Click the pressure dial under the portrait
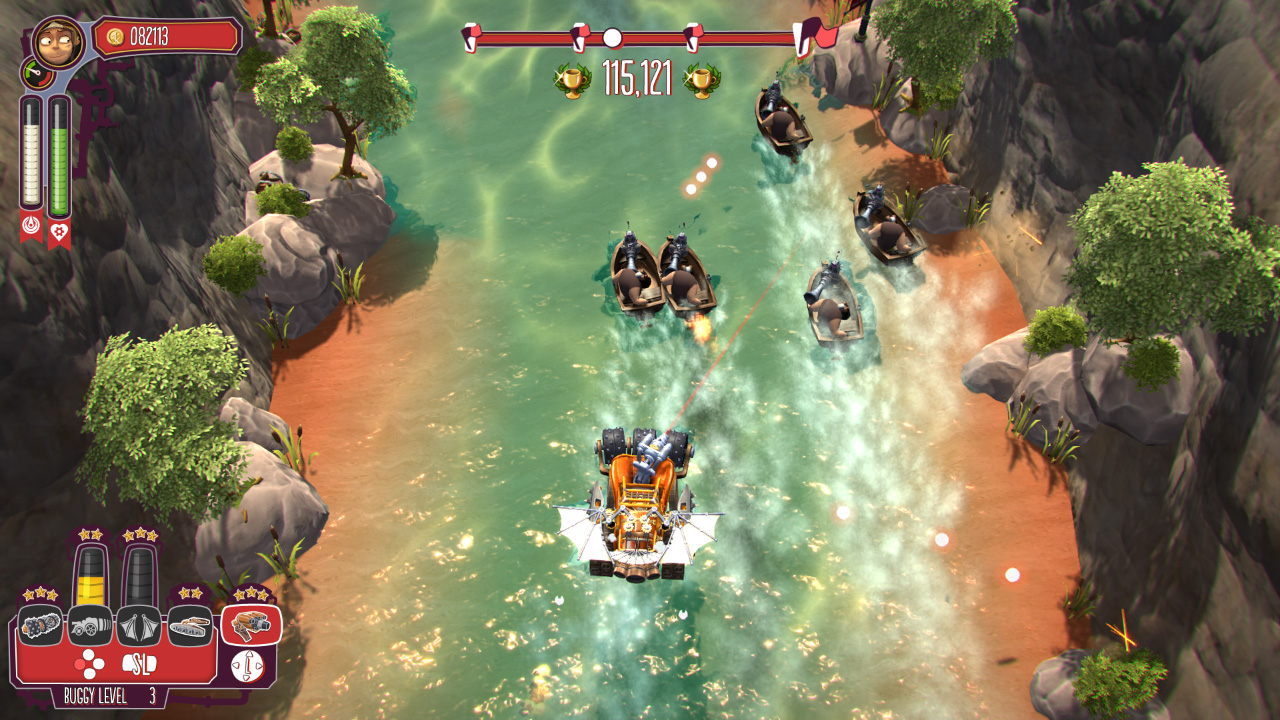This screenshot has width=1280, height=720. click(x=38, y=74)
